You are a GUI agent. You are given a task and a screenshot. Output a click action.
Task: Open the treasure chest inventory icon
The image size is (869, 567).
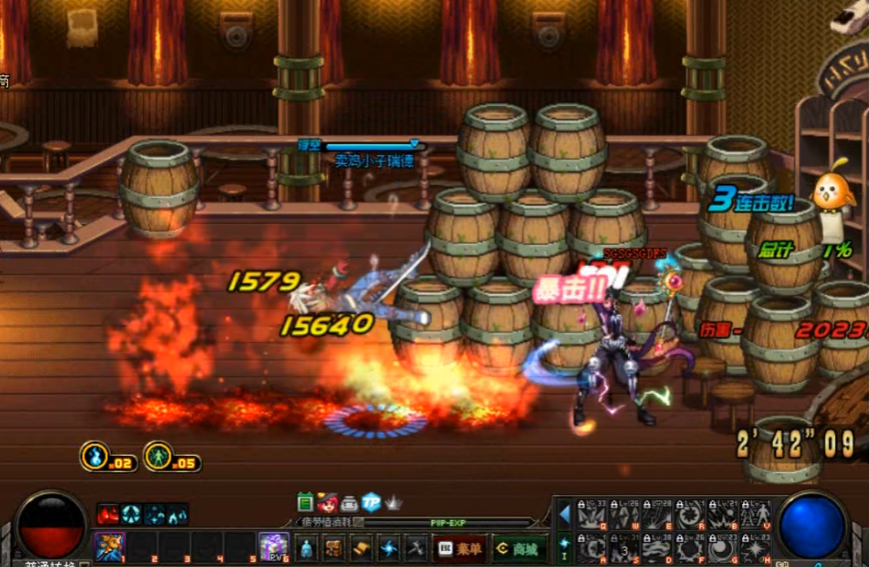[334, 548]
